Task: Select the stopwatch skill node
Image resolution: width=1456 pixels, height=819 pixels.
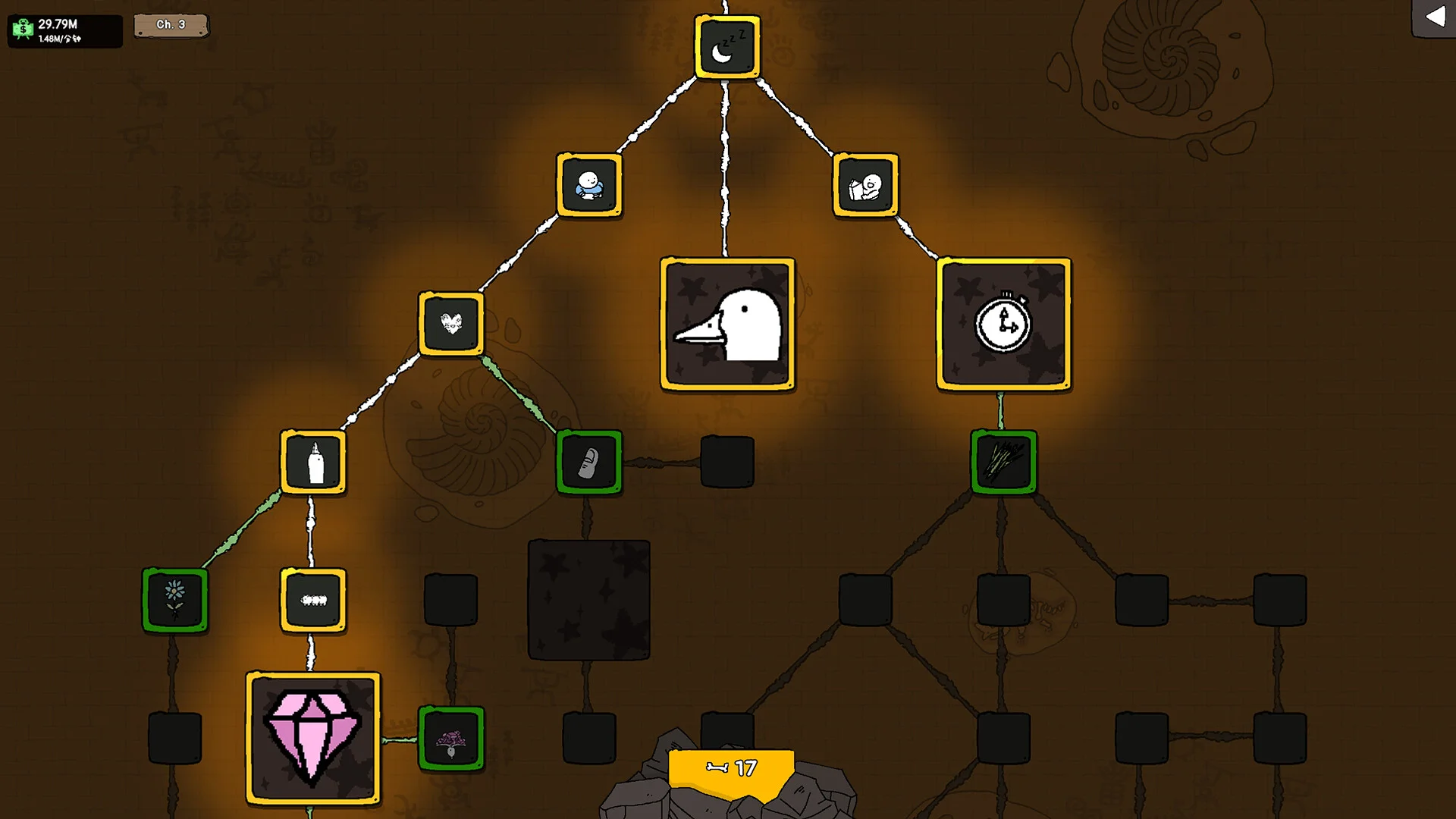Action: point(1003,324)
